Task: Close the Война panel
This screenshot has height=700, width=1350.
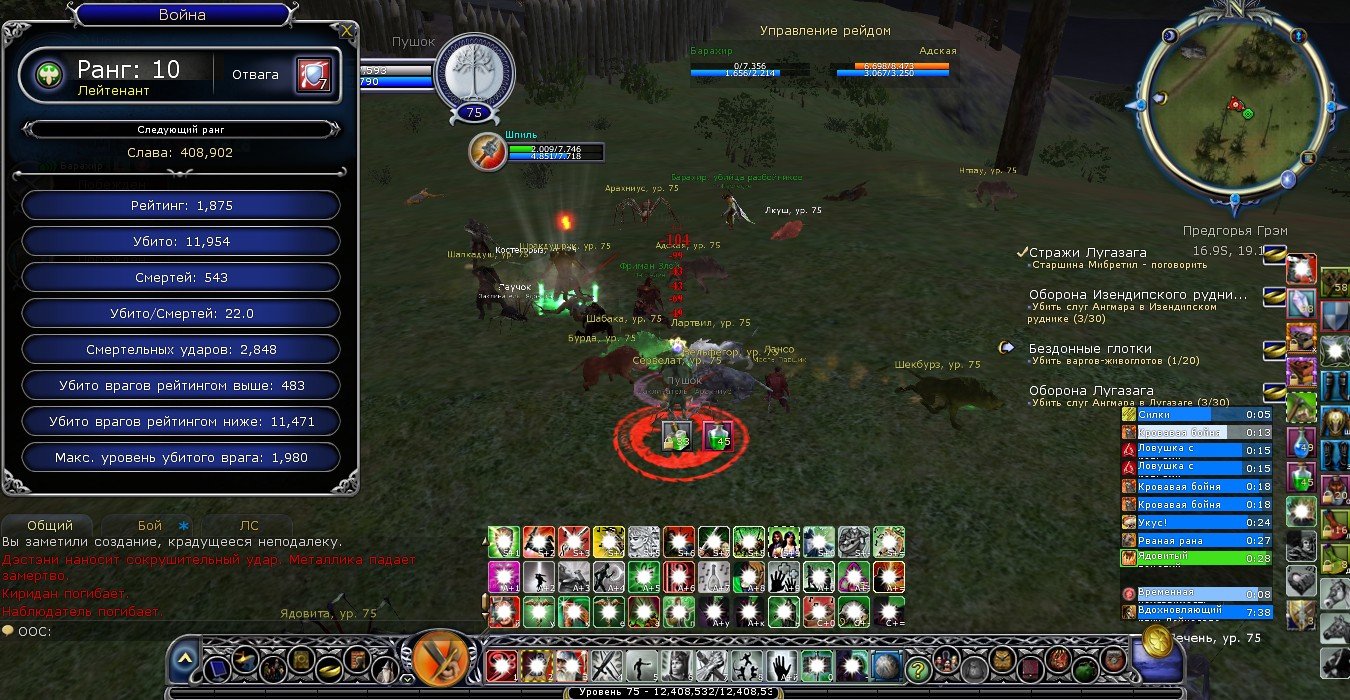Action: (346, 31)
